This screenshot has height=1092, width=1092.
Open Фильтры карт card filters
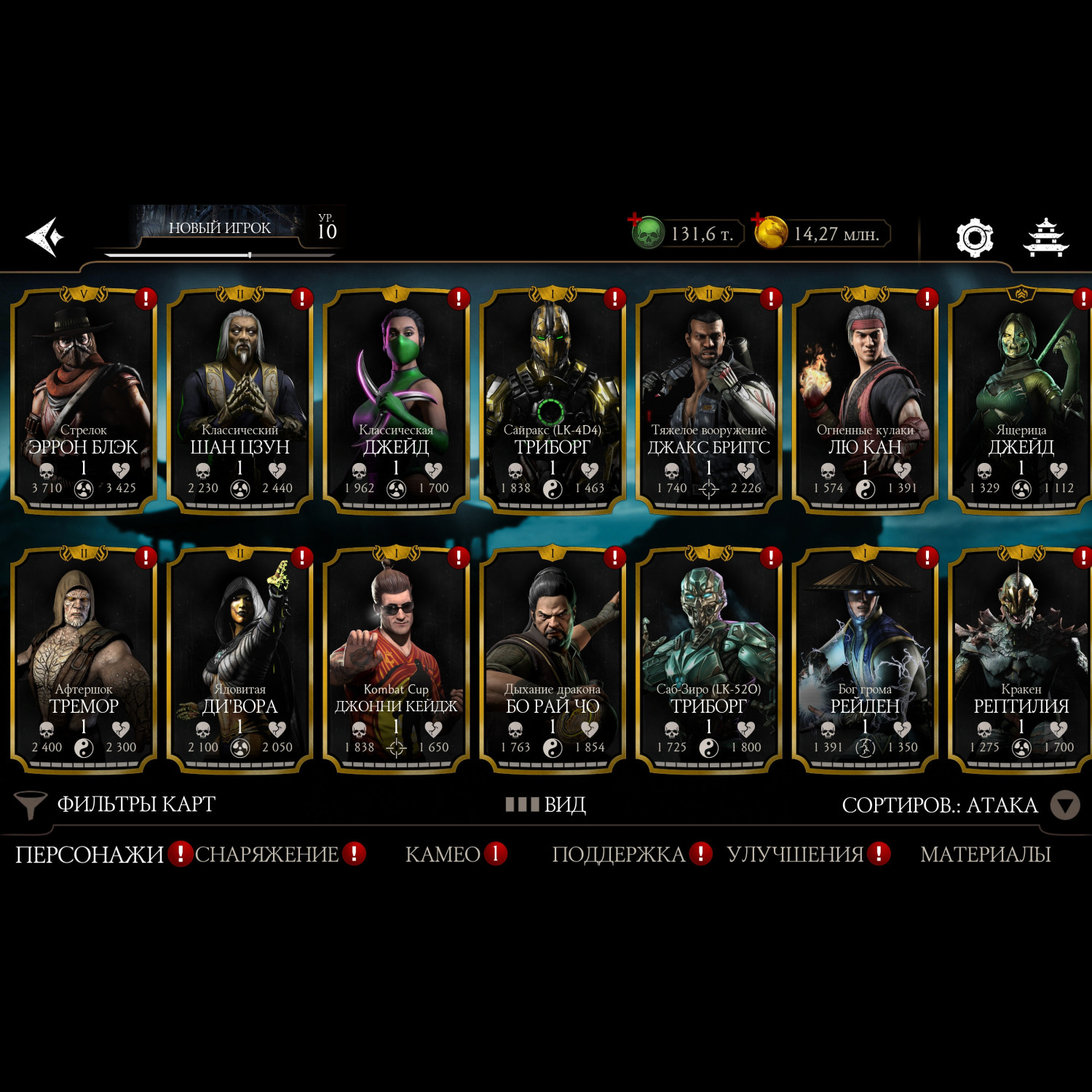116,804
